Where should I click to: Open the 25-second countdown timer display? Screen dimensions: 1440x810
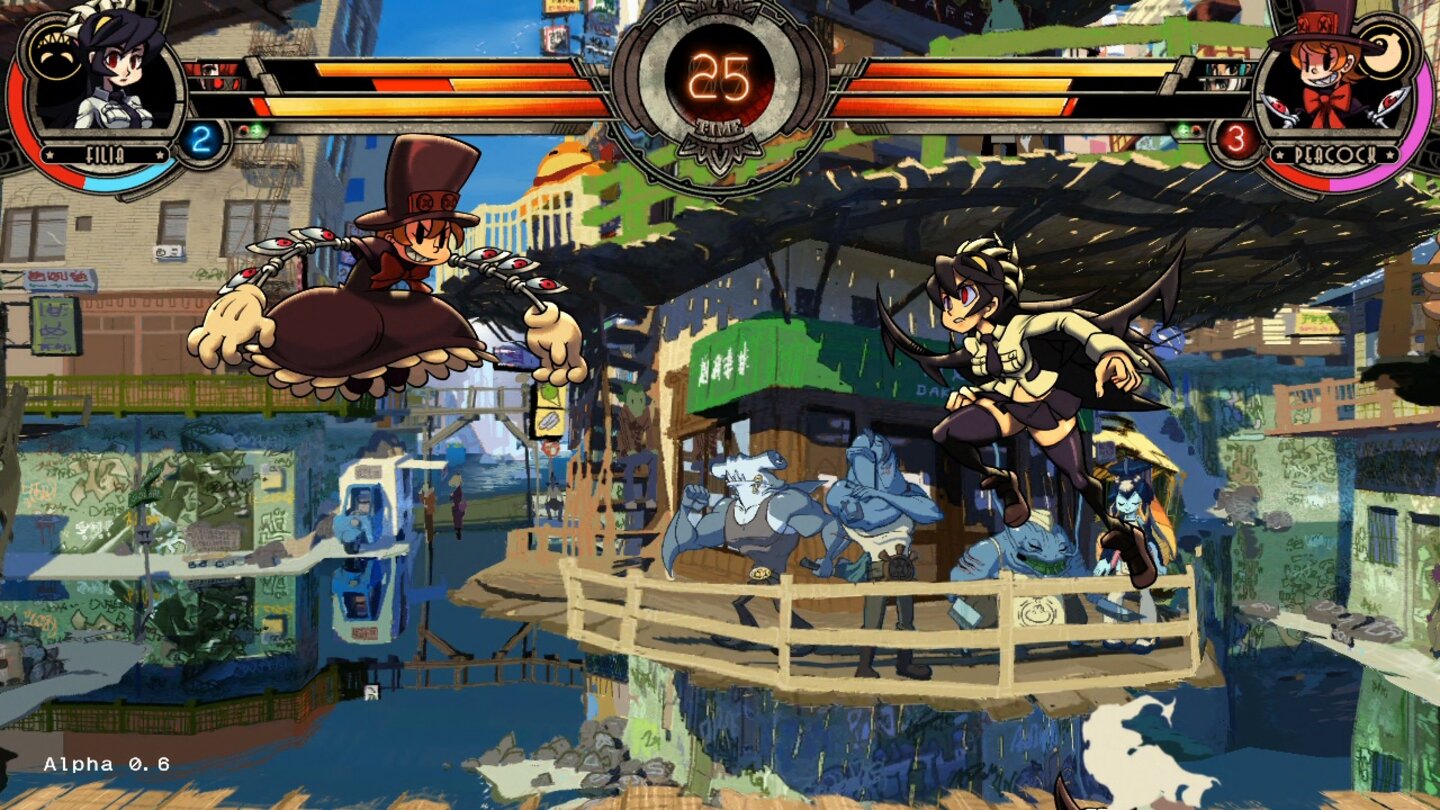(722, 78)
